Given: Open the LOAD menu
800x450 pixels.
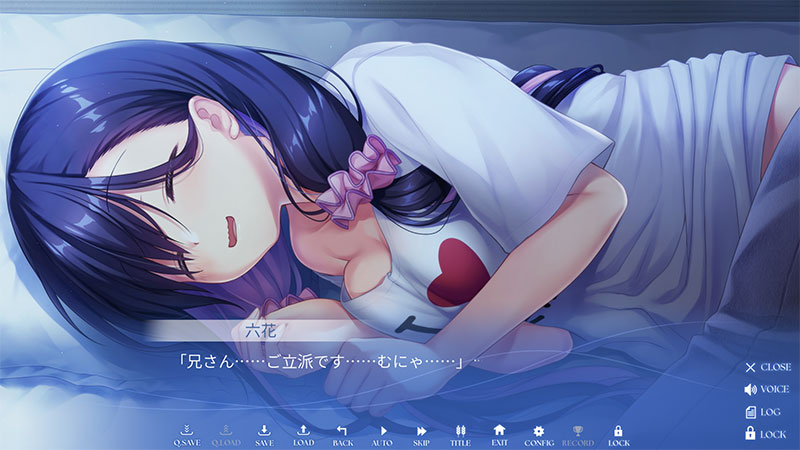Looking at the screenshot, I should pyautogui.click(x=303, y=434).
